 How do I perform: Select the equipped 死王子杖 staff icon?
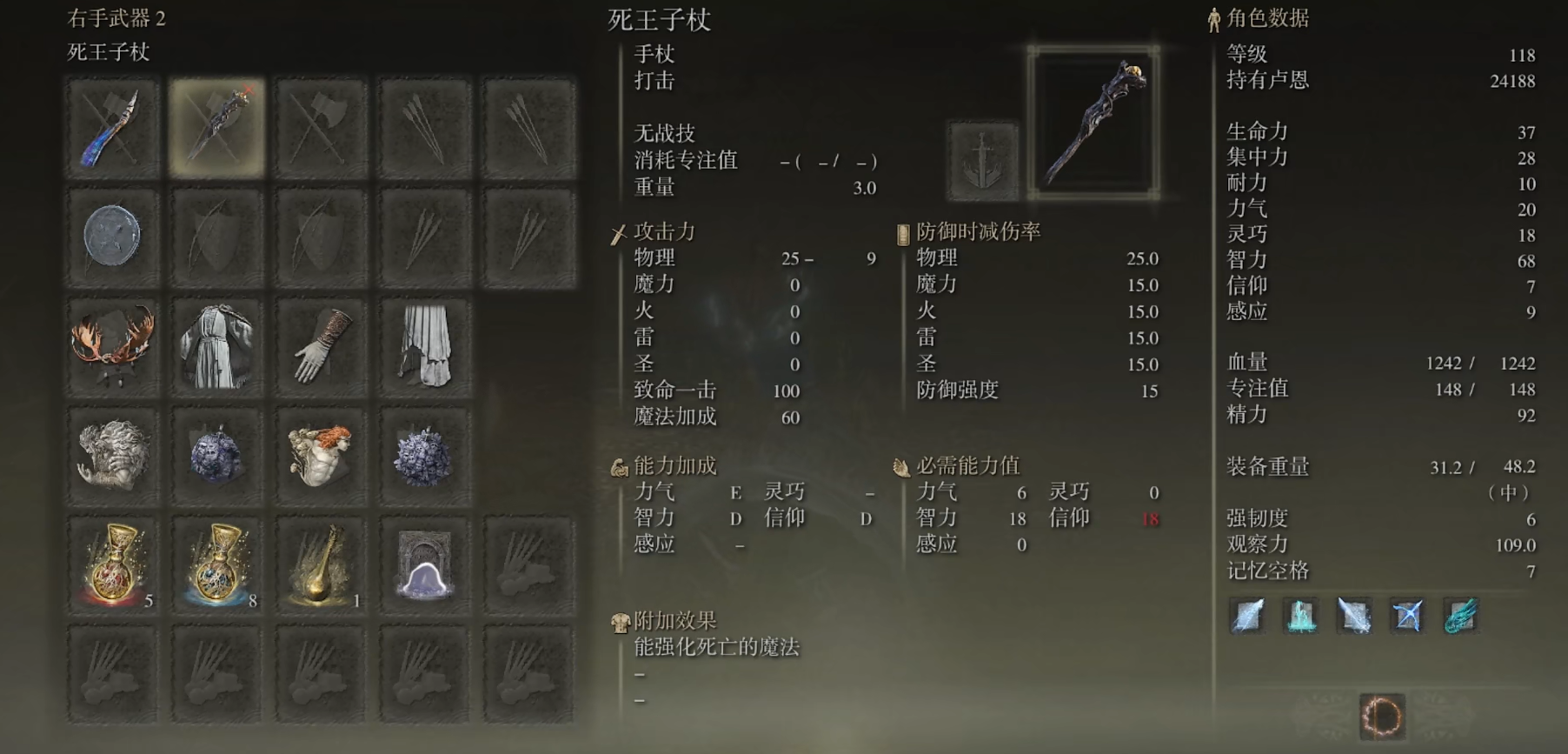pos(215,126)
